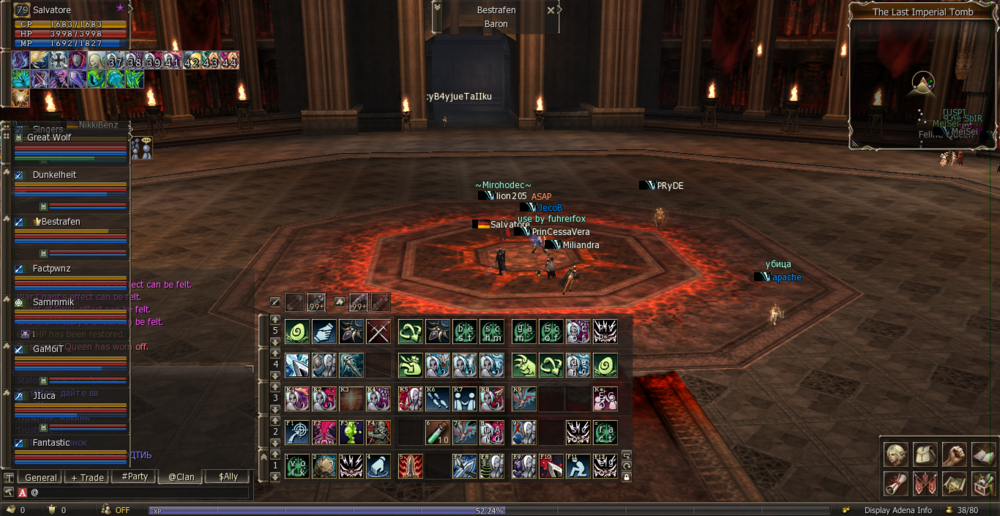Viewport: 1000px width, 516px height.
Task: Close the Bestrafen target window
Action: (x=551, y=10)
